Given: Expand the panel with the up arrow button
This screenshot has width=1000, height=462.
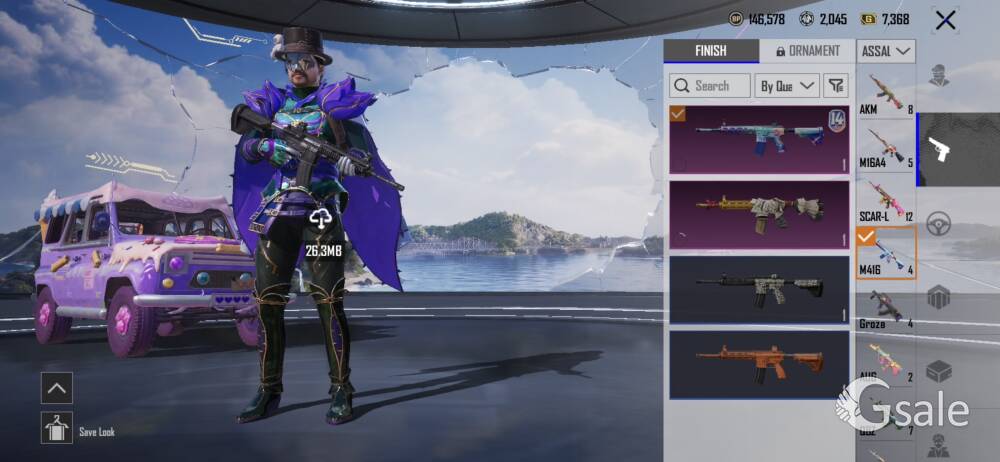Looking at the screenshot, I should [x=56, y=388].
